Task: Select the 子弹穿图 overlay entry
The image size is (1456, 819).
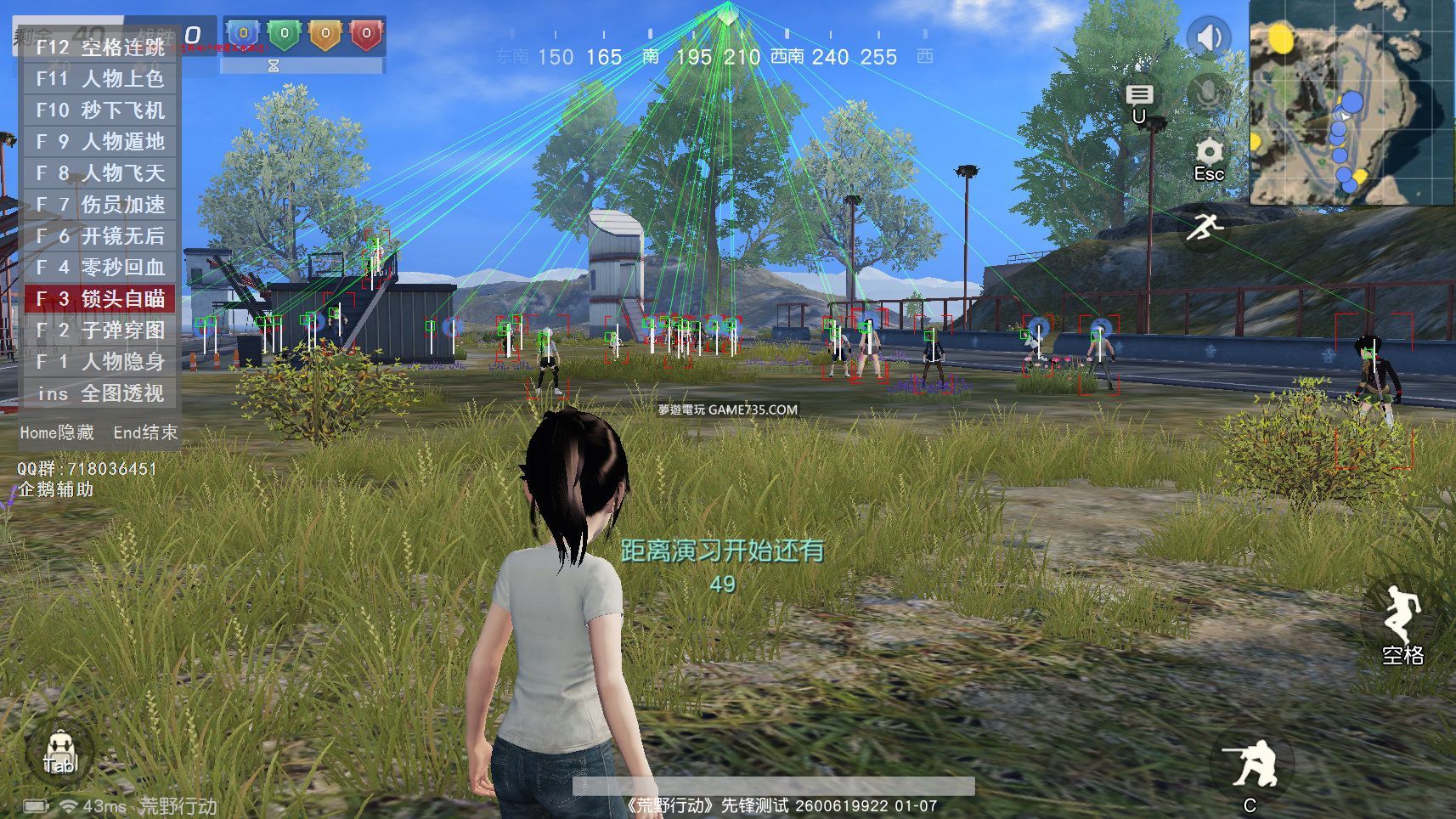Action: point(100,330)
